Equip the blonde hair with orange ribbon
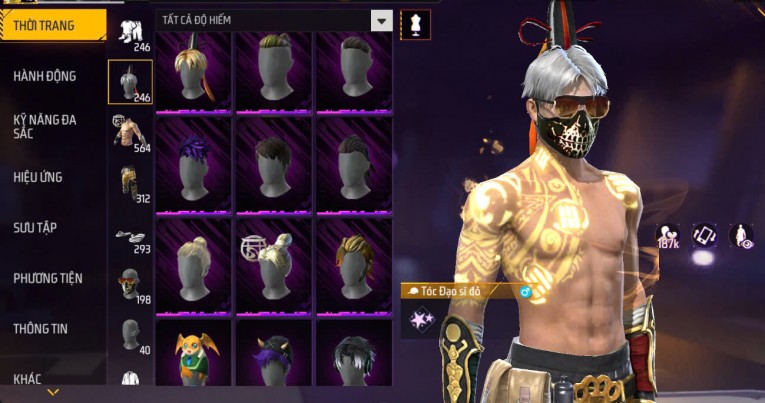This screenshot has height=403, width=765. click(x=194, y=71)
